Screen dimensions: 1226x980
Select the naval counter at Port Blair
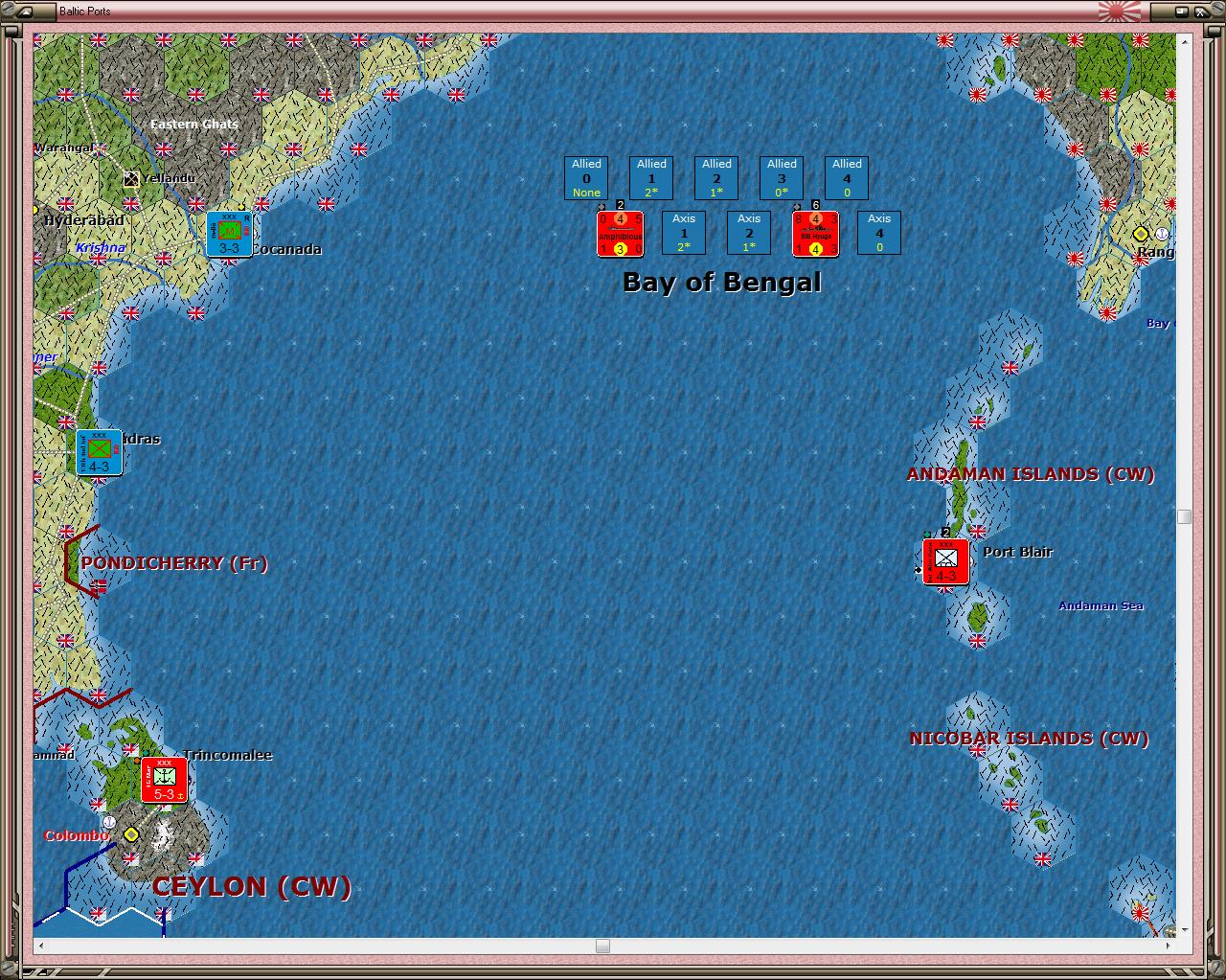(946, 561)
